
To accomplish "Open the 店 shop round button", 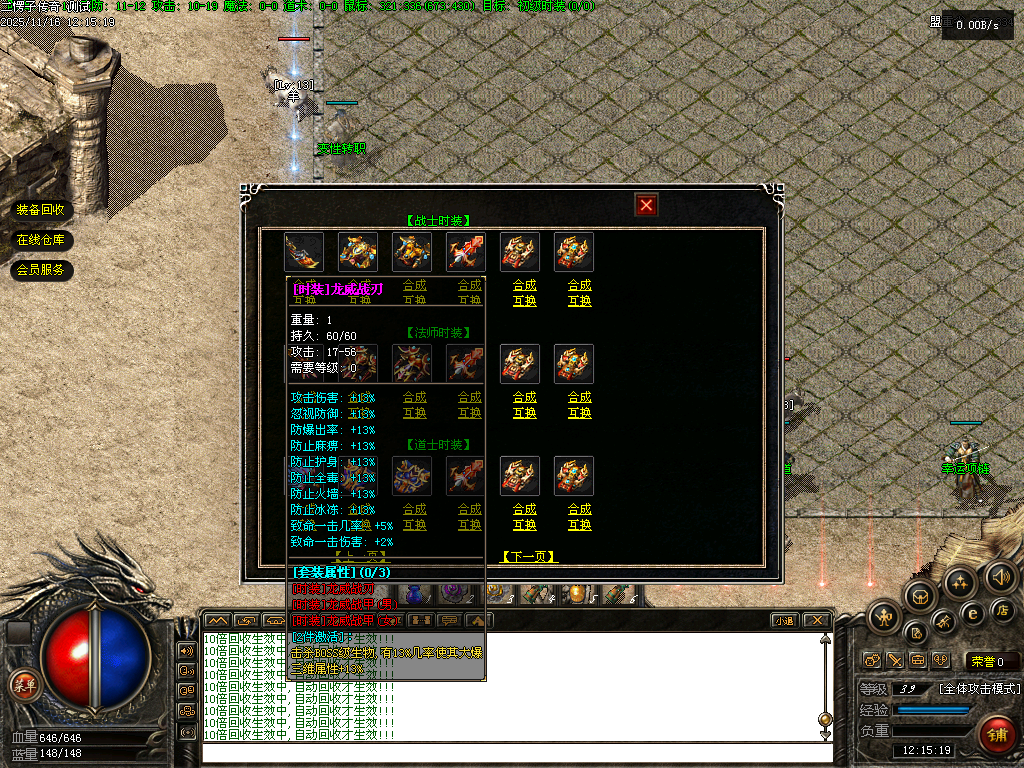I will pos(1002,610).
